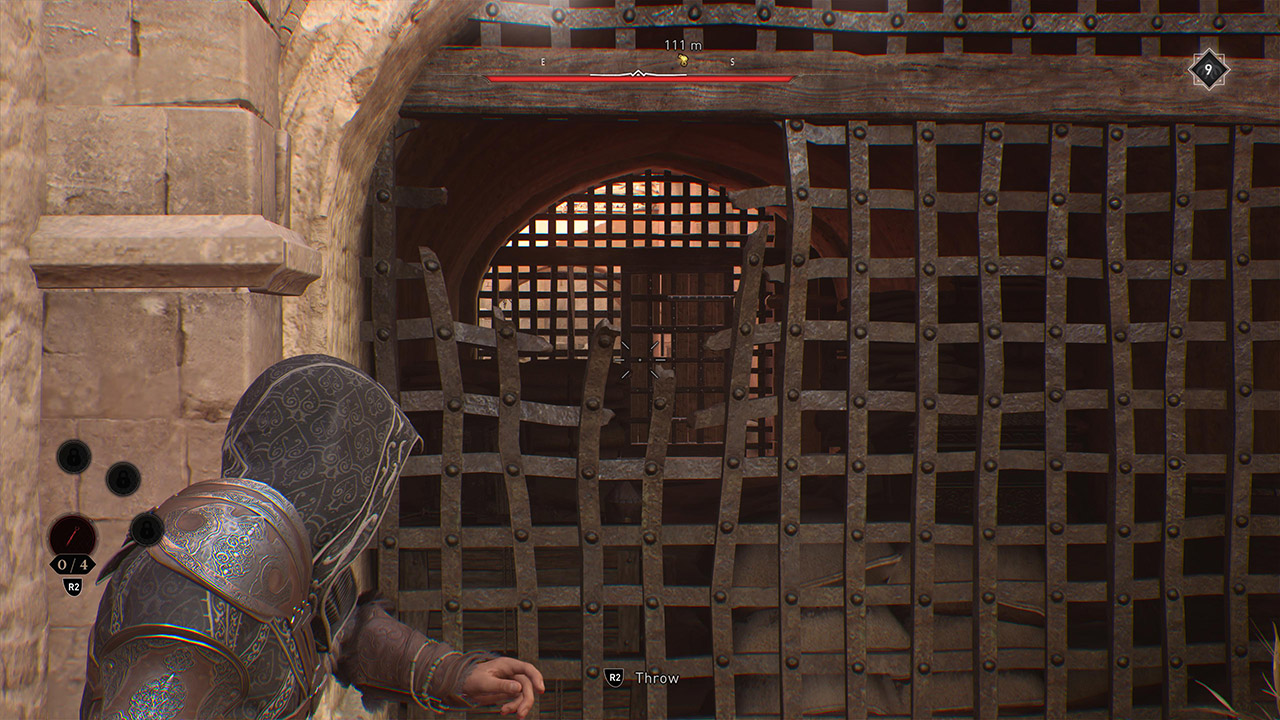The width and height of the screenshot is (1280, 720).
Task: Click the compass strip at the top
Action: (640, 62)
